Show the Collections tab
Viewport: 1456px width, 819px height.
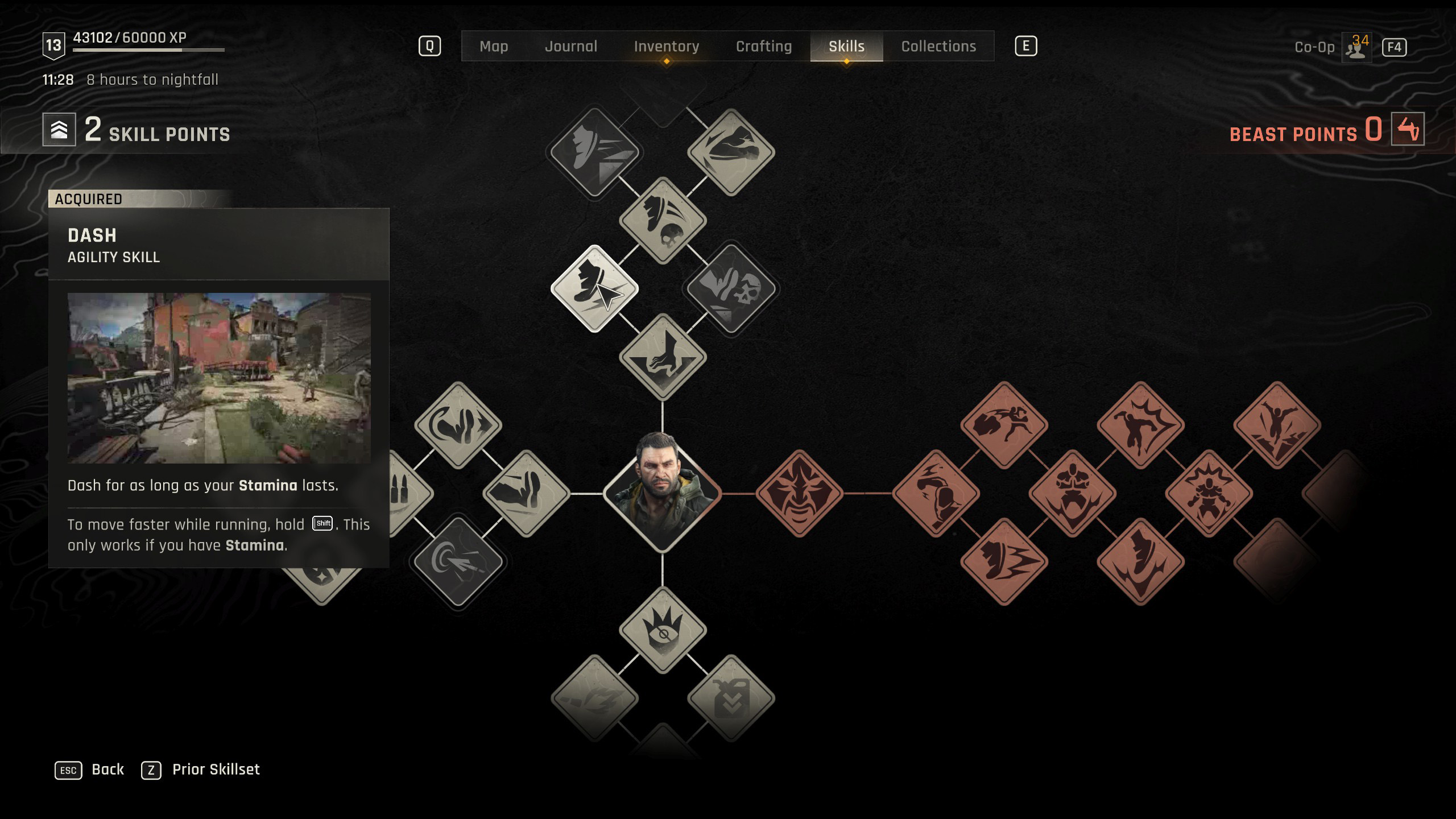[938, 46]
